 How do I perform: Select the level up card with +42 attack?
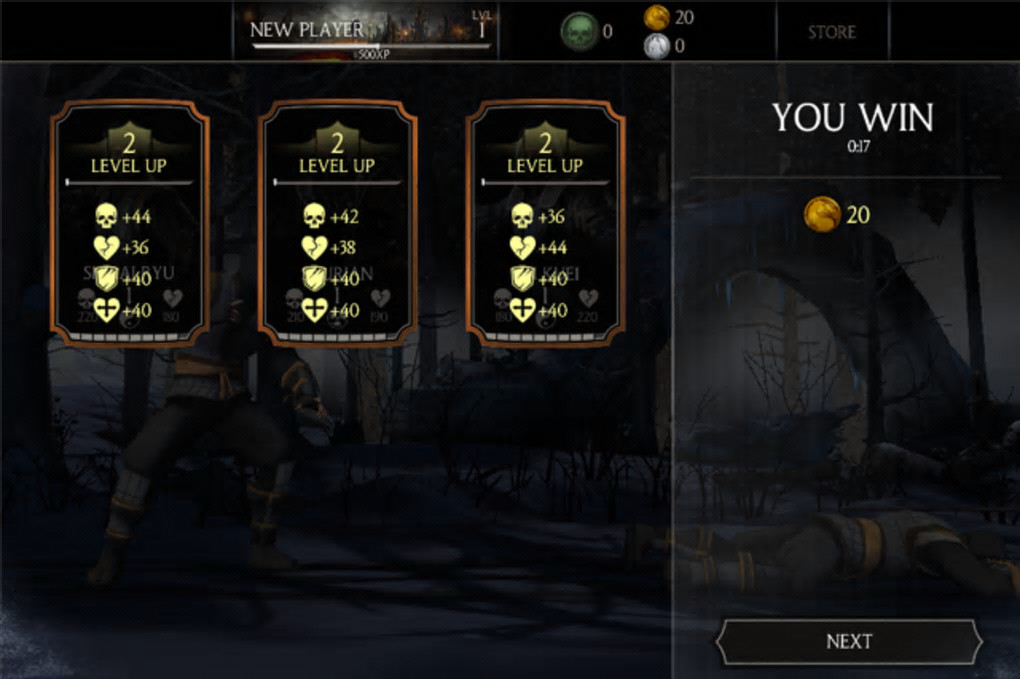click(x=337, y=222)
